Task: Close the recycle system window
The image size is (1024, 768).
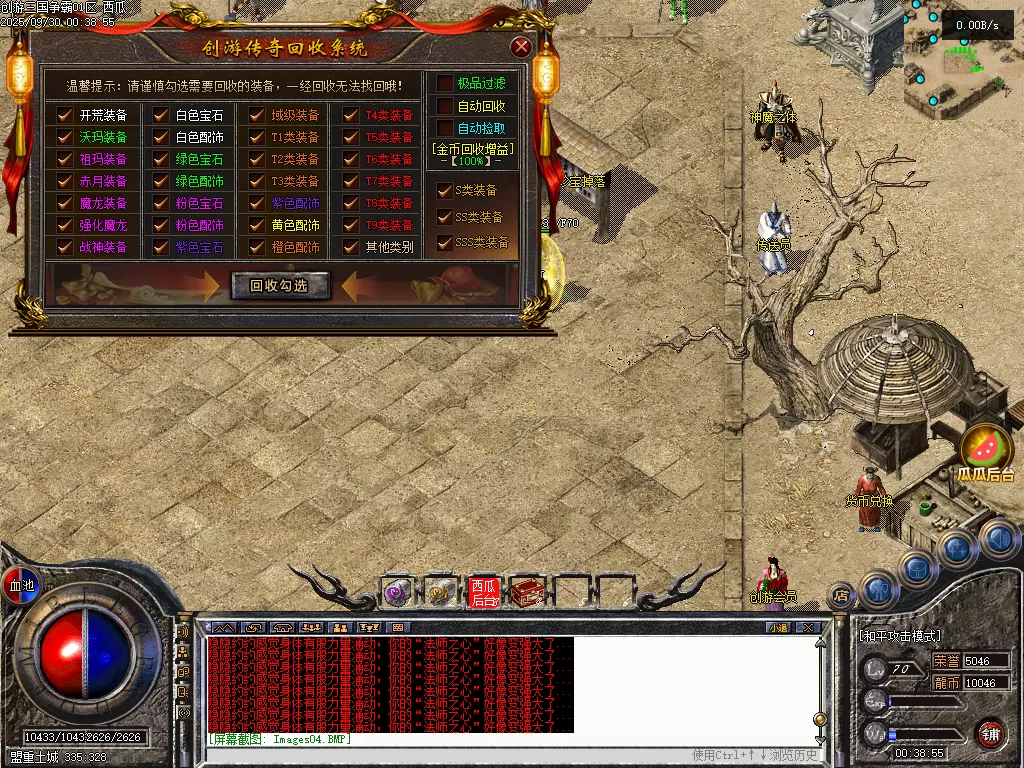Action: click(521, 47)
